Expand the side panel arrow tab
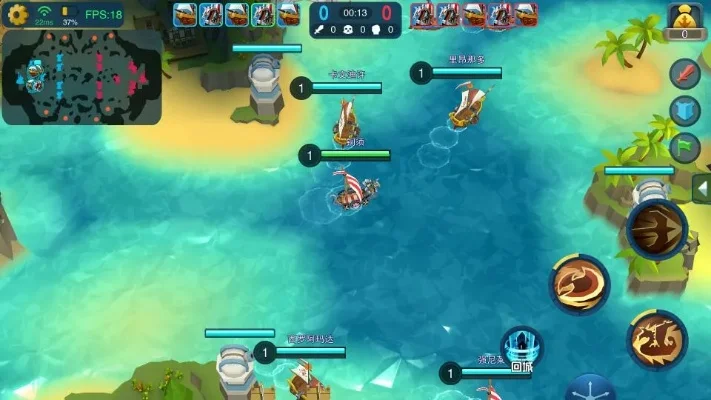The height and width of the screenshot is (400, 711). point(701,189)
